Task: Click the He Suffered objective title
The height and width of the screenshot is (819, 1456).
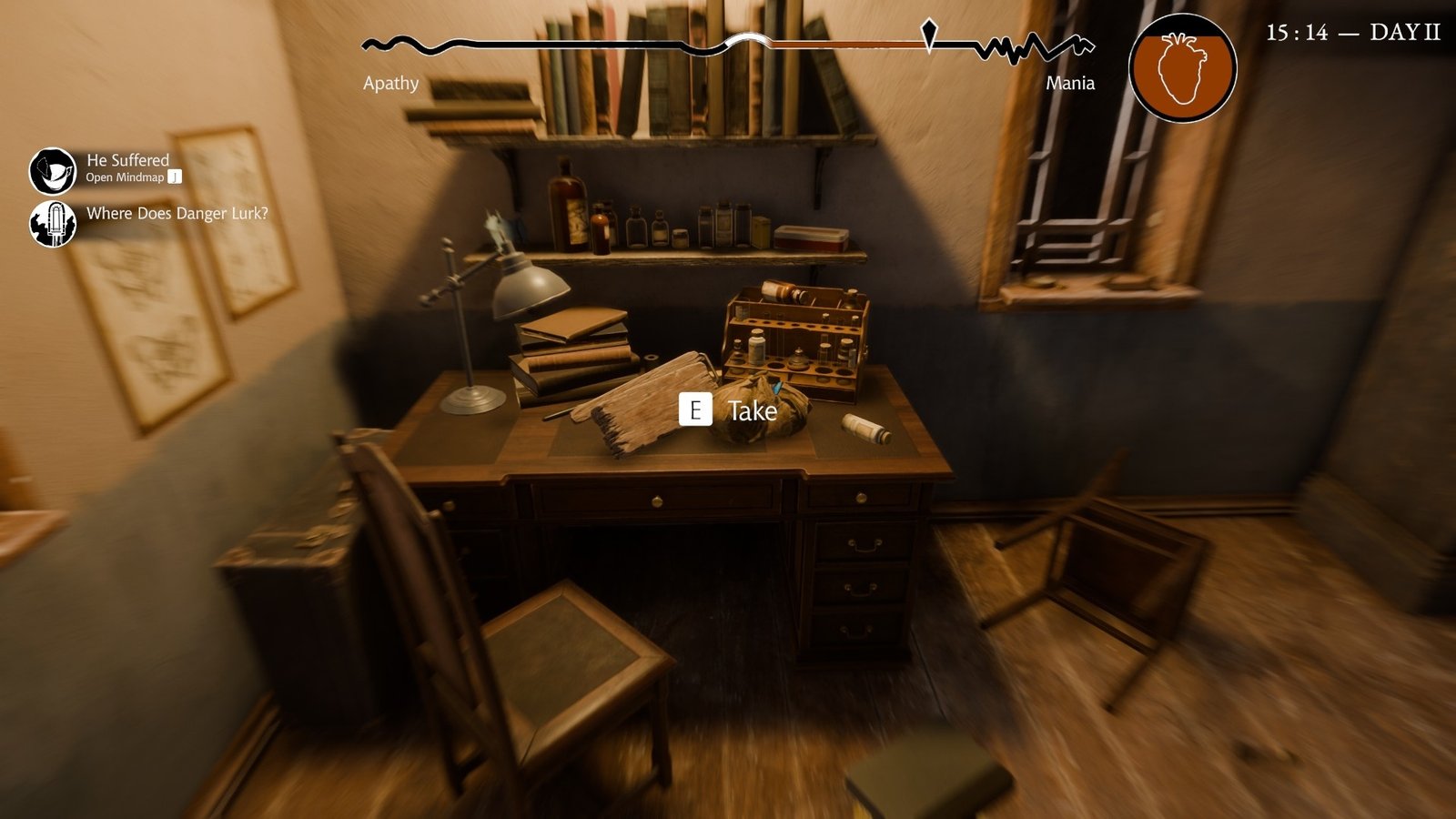Action: click(x=126, y=160)
